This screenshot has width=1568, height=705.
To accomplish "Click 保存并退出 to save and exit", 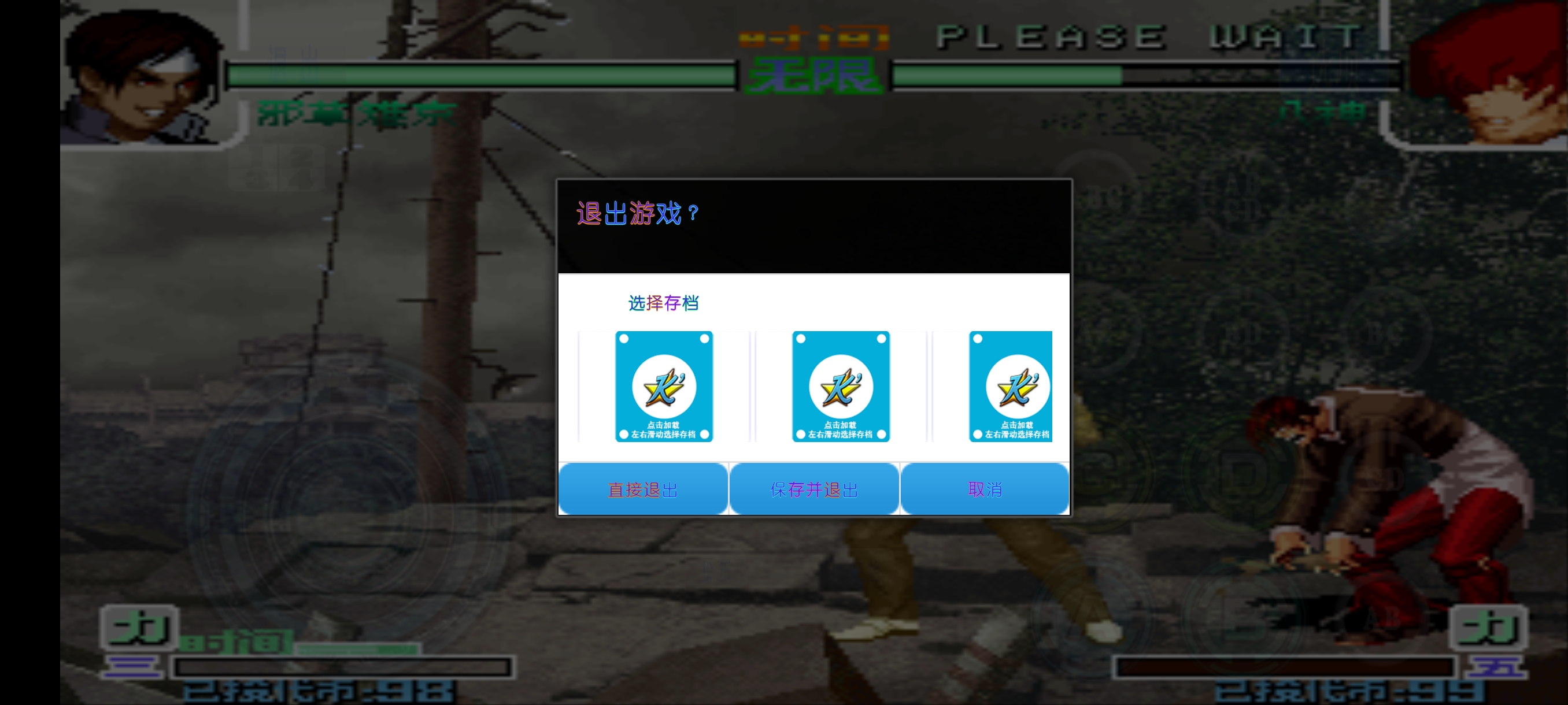I will click(815, 488).
